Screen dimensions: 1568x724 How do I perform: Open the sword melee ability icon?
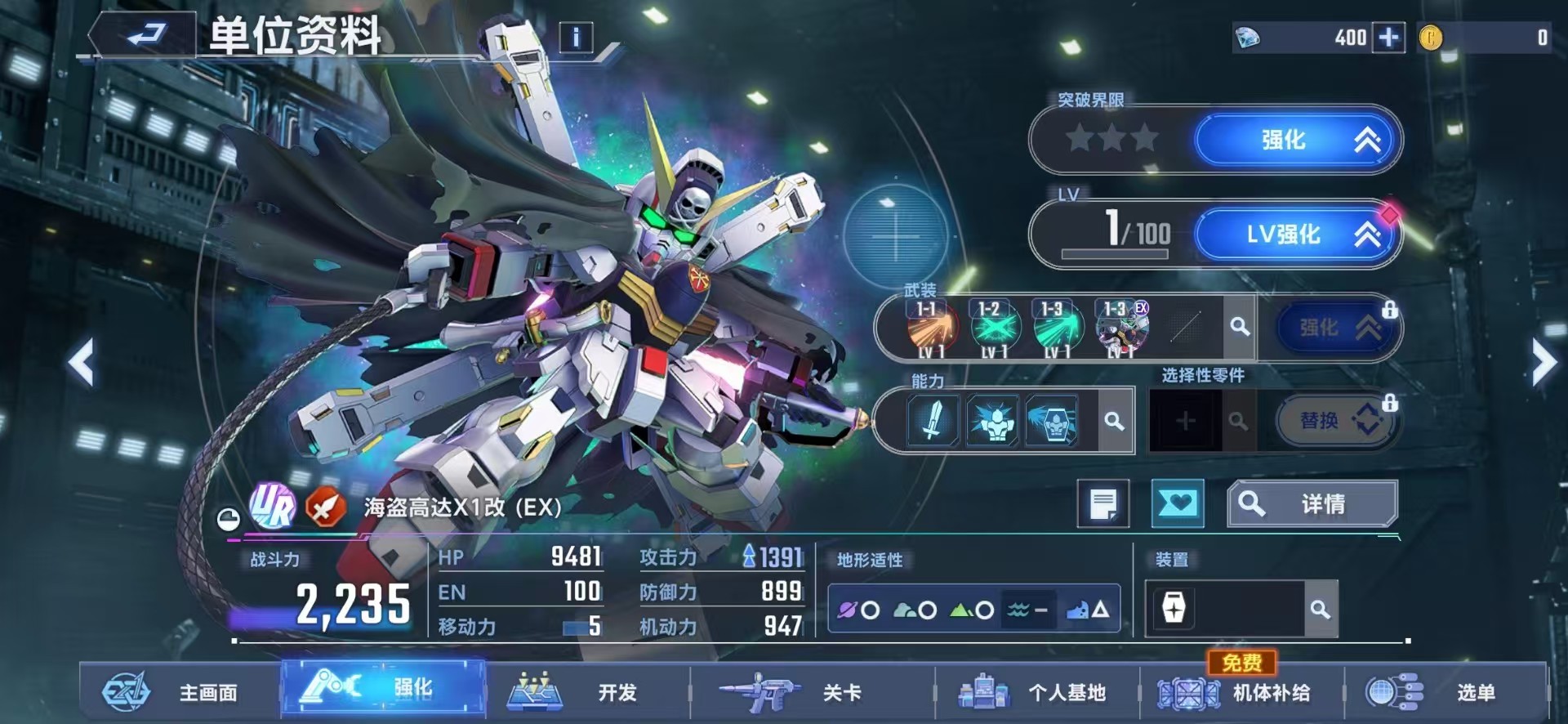[x=933, y=422]
